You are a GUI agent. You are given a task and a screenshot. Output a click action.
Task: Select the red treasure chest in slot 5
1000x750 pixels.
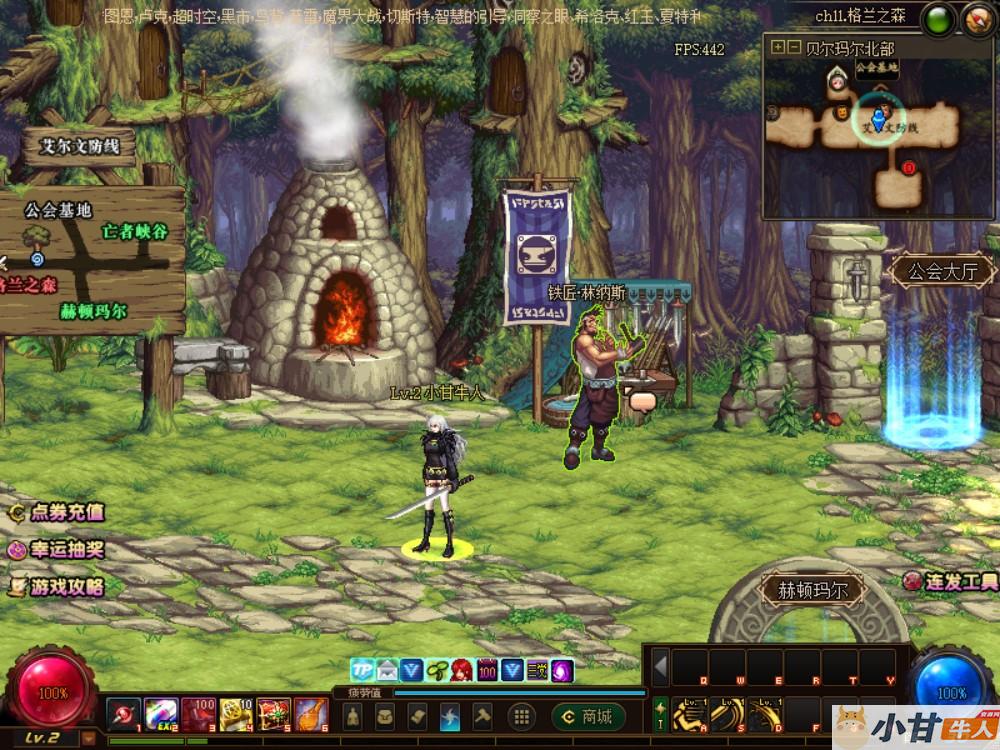(274, 714)
